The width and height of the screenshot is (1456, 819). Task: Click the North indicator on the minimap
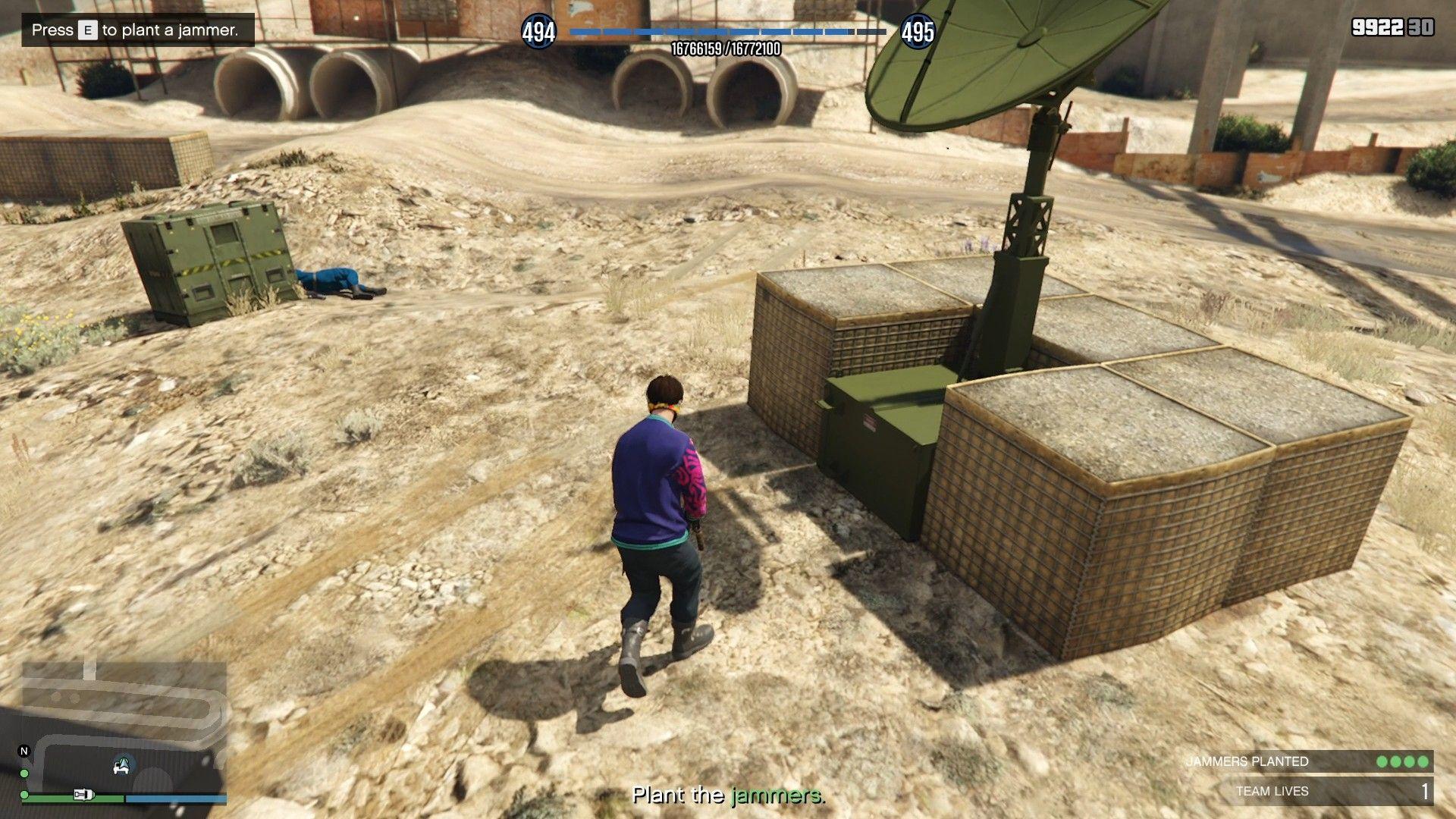tap(24, 751)
